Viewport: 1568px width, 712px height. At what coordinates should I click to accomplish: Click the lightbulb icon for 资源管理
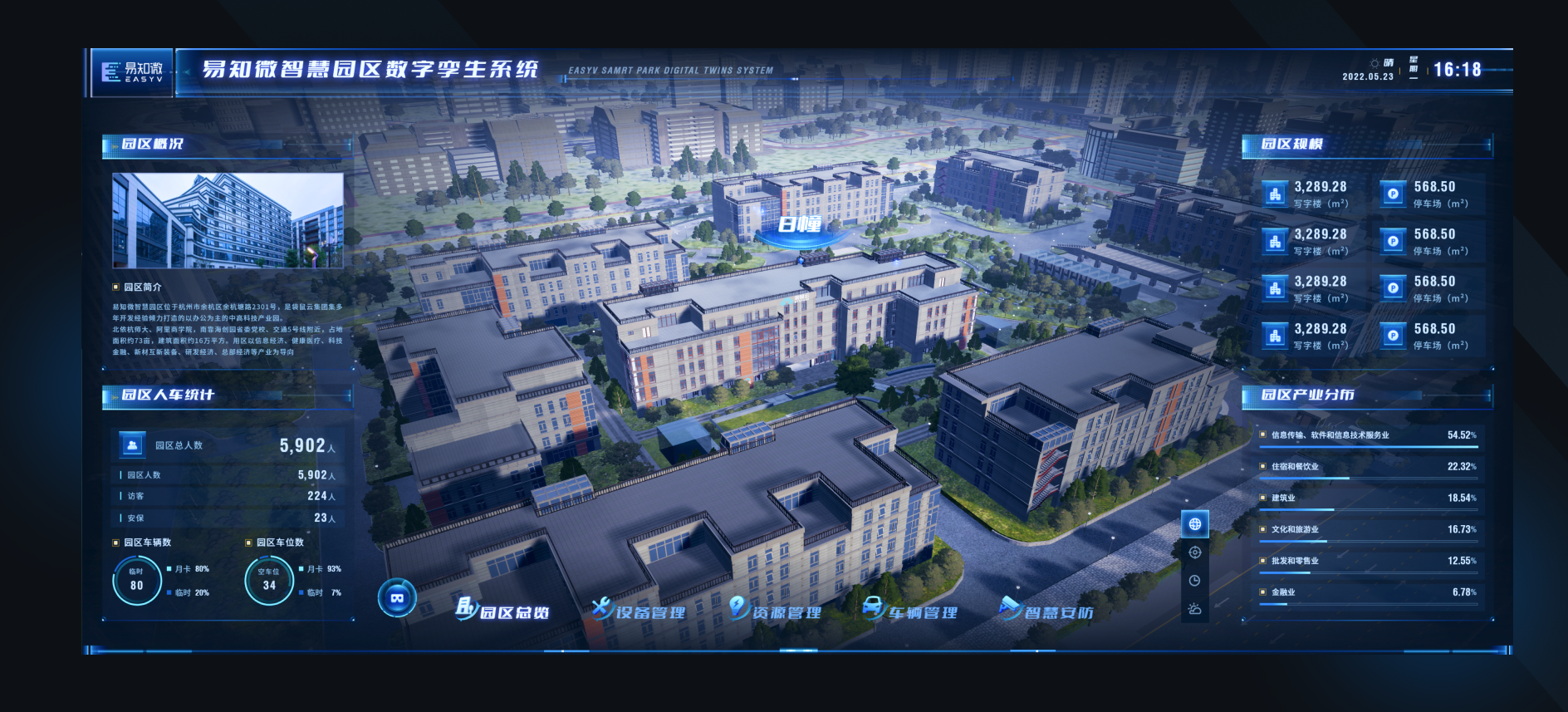point(737,607)
